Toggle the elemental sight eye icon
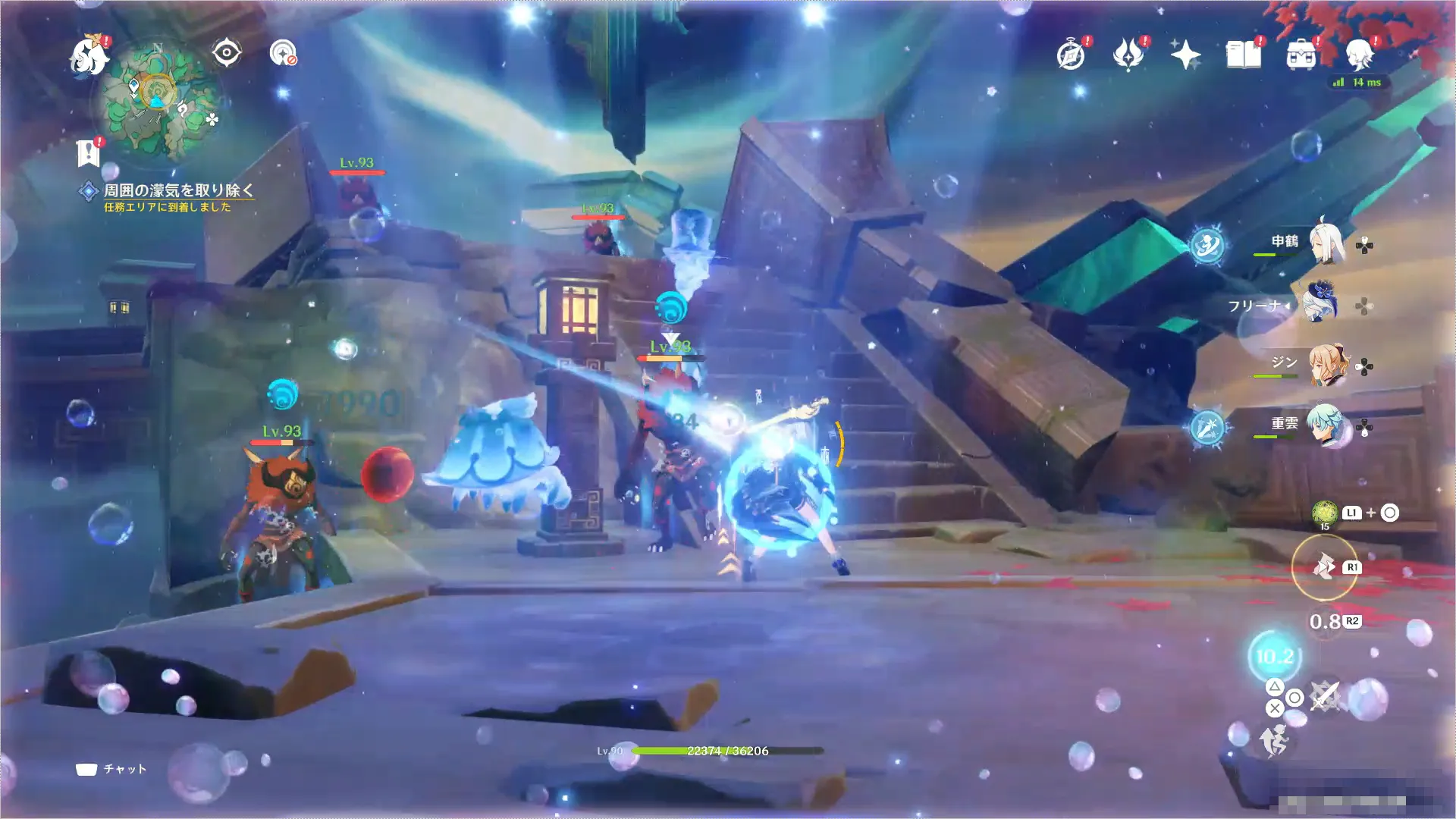The height and width of the screenshot is (819, 1456). [226, 53]
